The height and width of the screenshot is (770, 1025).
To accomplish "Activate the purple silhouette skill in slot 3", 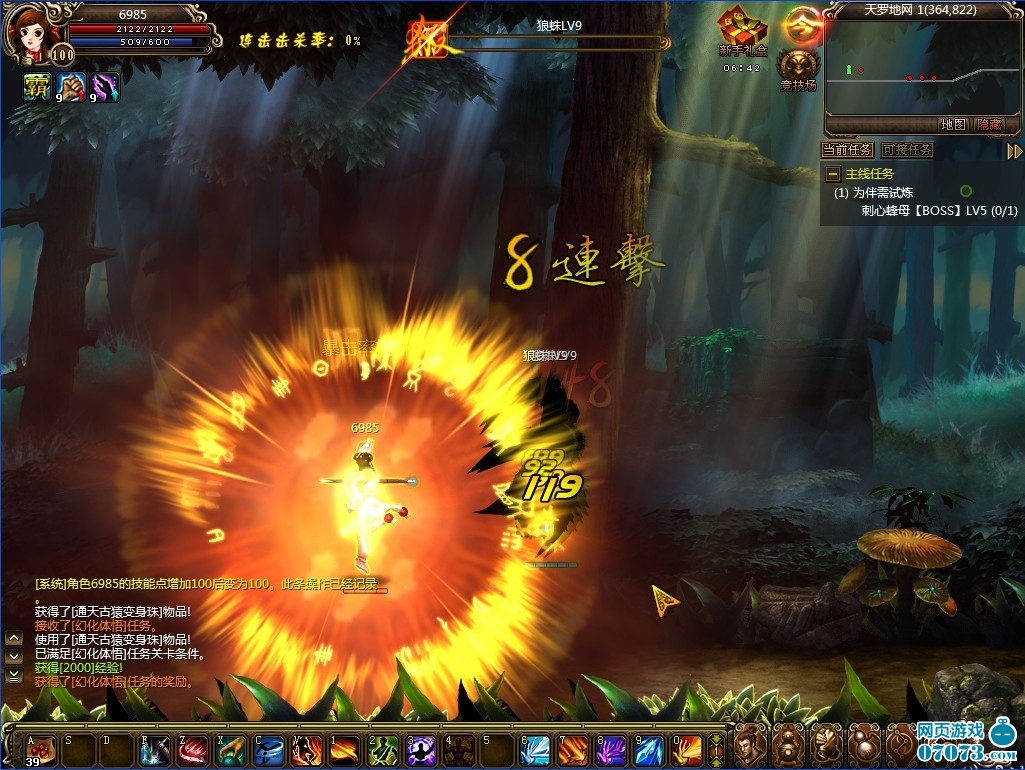I will point(420,749).
